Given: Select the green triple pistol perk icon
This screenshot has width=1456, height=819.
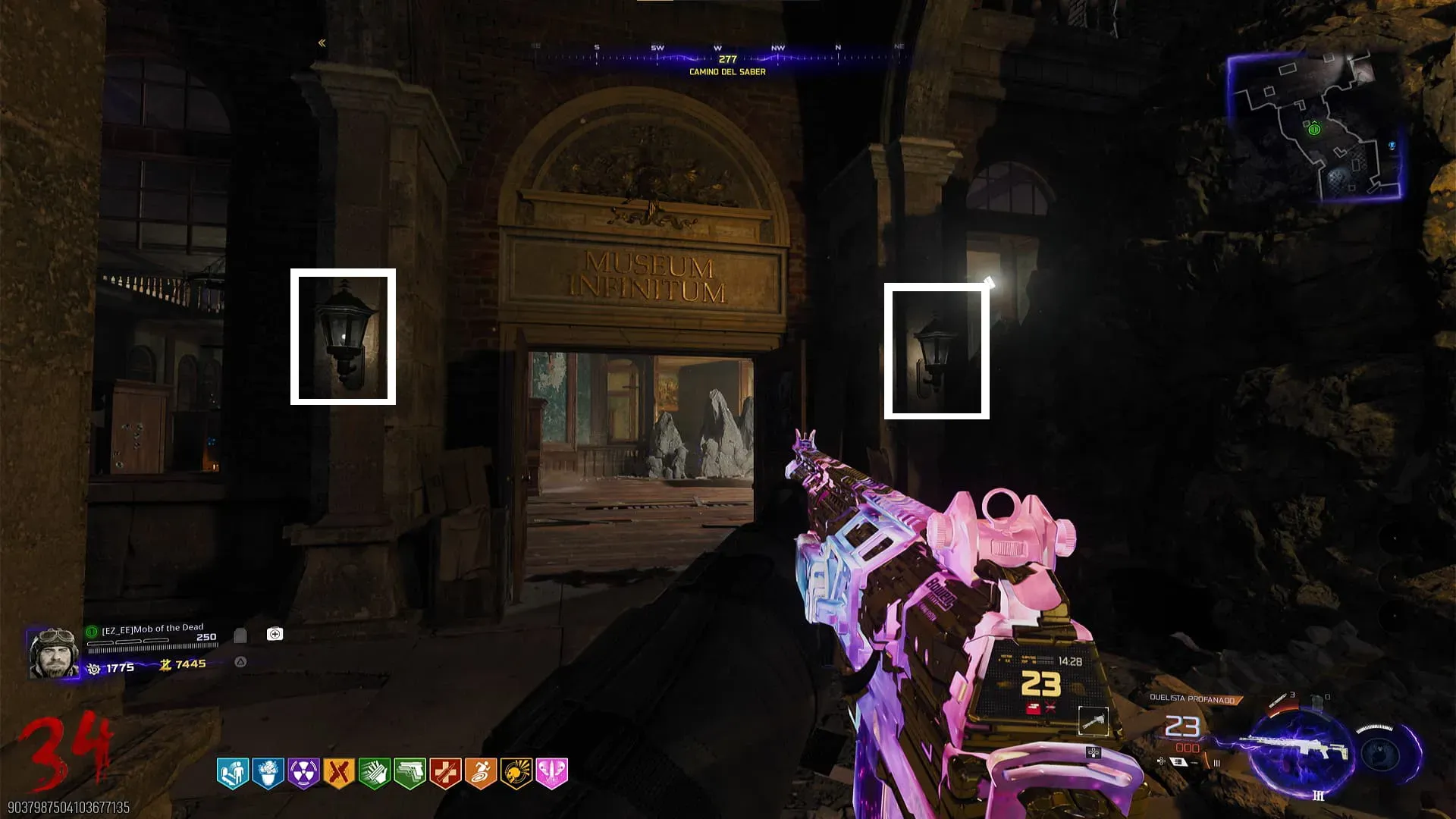Looking at the screenshot, I should 409,773.
